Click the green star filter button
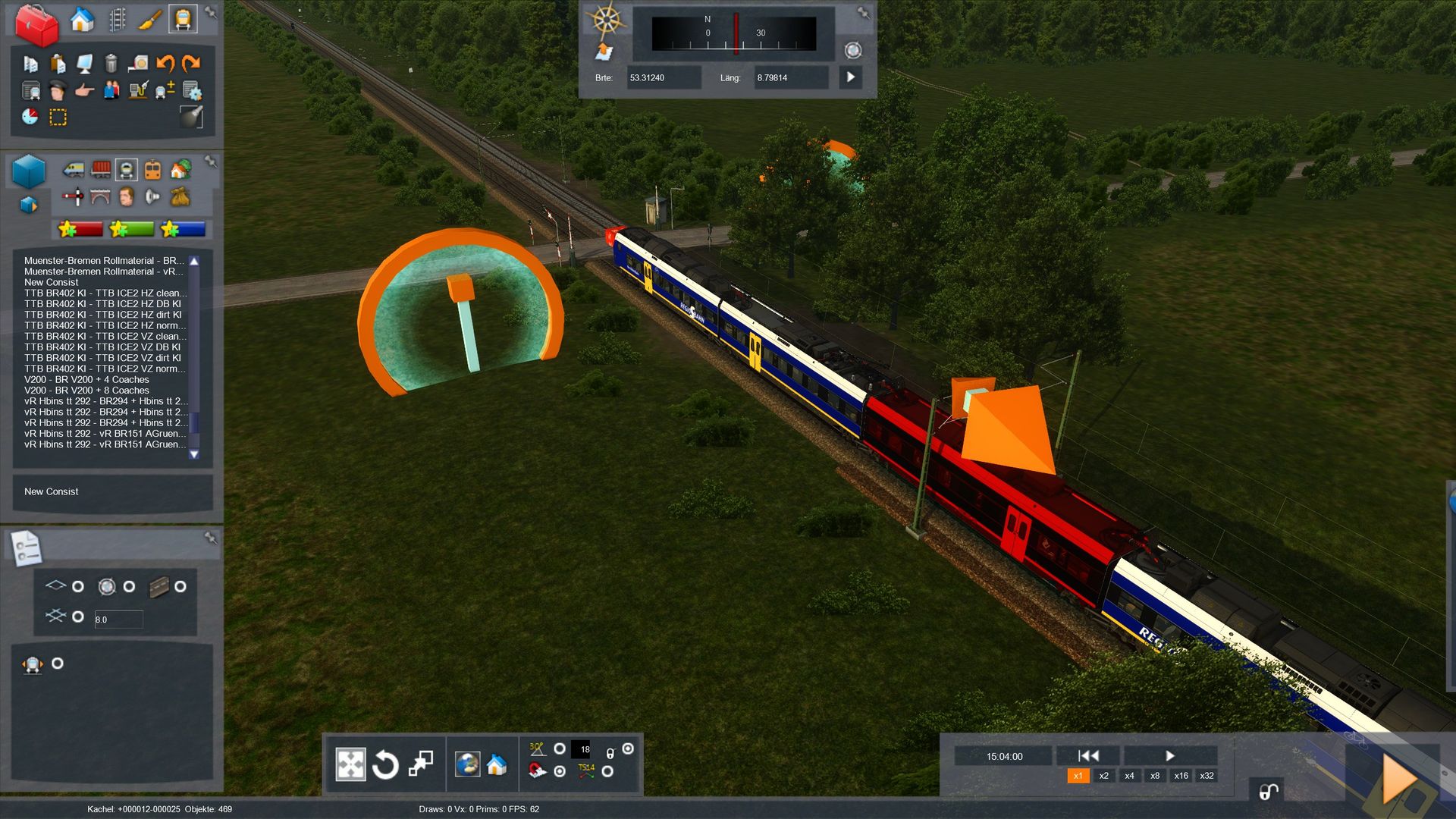The image size is (1456, 819). (x=131, y=229)
